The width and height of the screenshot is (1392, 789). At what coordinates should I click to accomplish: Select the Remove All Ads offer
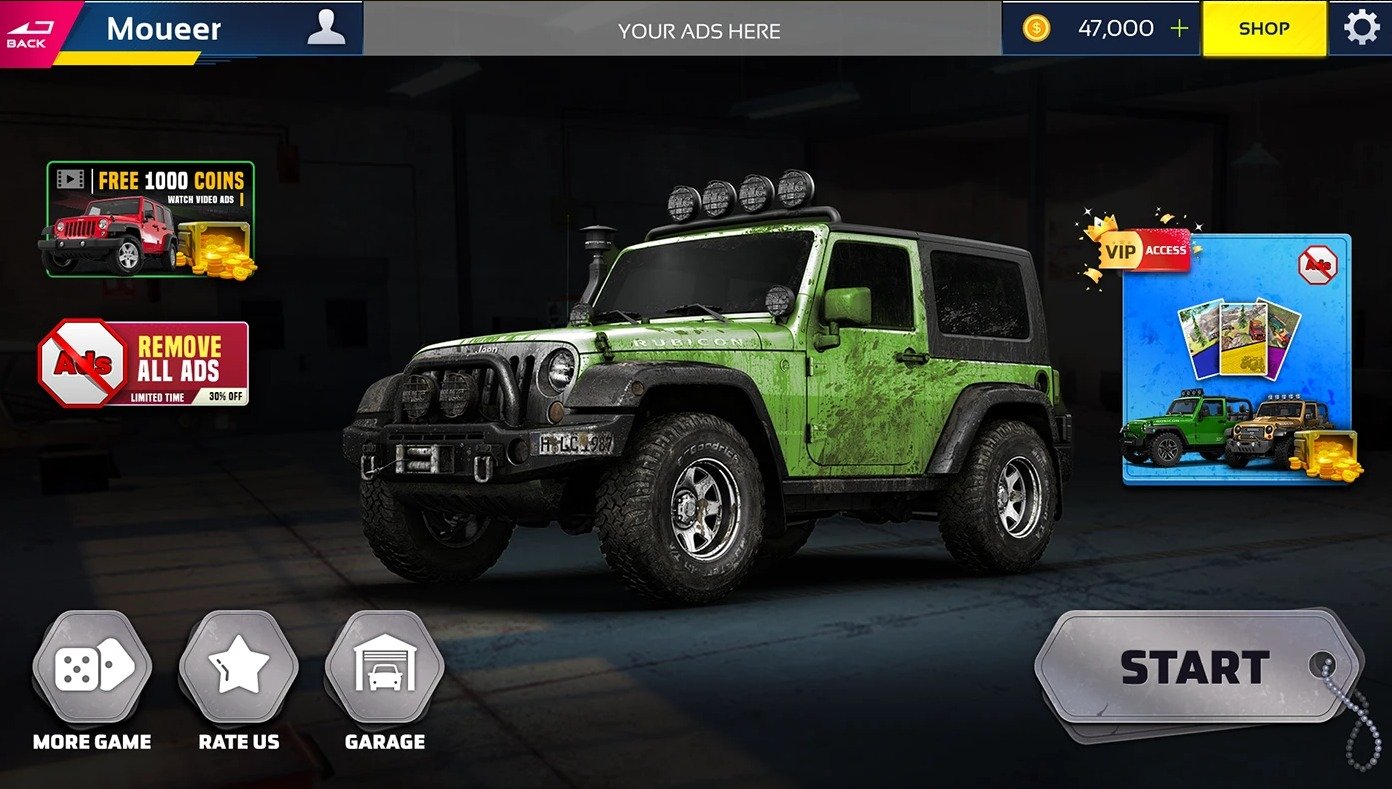(144, 363)
